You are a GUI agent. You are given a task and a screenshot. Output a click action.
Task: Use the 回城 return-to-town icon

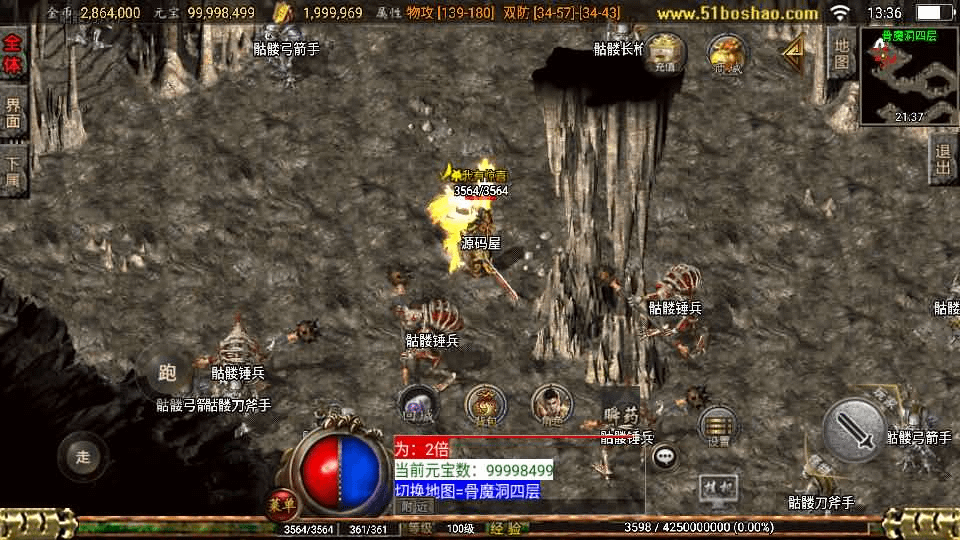pos(417,403)
